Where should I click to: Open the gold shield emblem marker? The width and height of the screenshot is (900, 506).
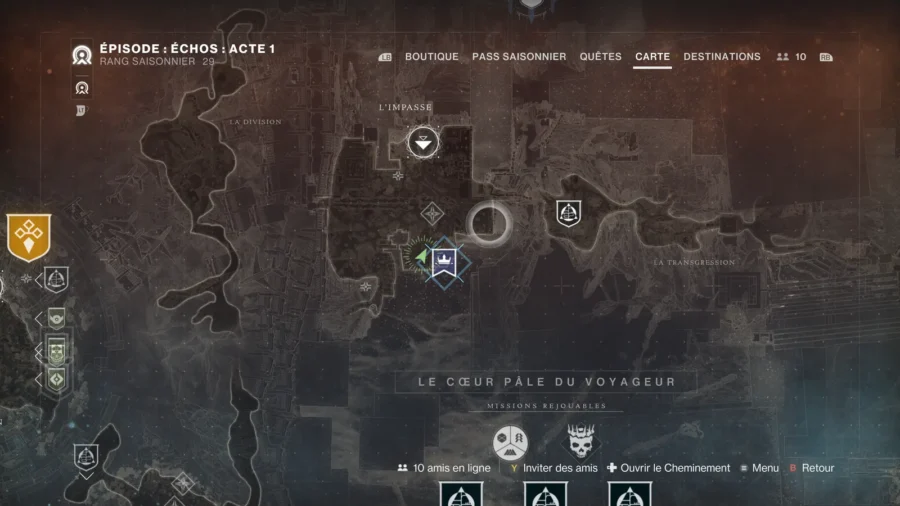click(28, 237)
